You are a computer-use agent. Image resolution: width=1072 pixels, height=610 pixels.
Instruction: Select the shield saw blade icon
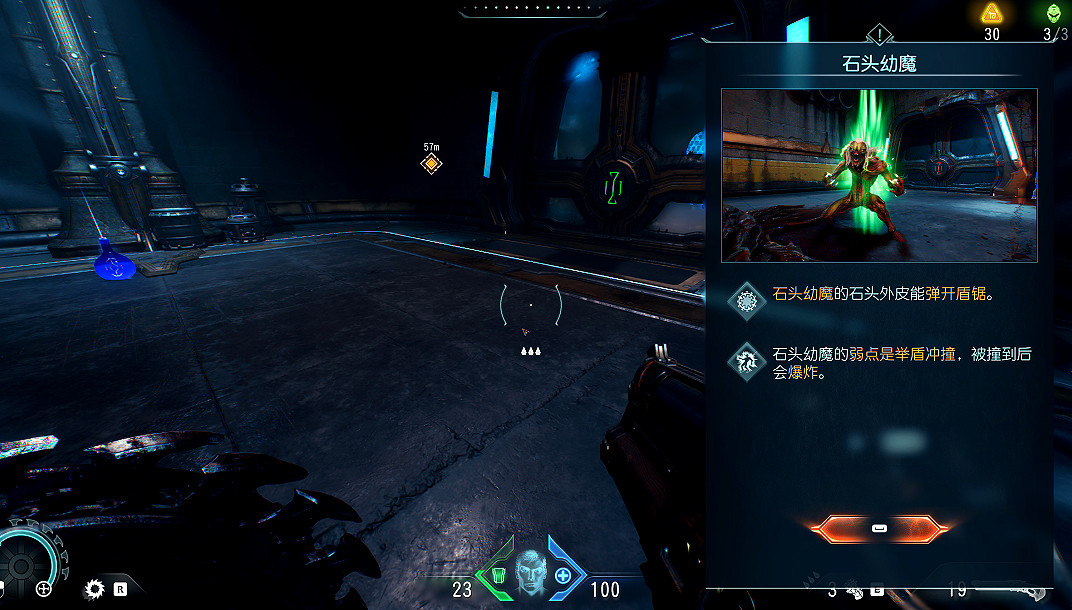(x=95, y=589)
